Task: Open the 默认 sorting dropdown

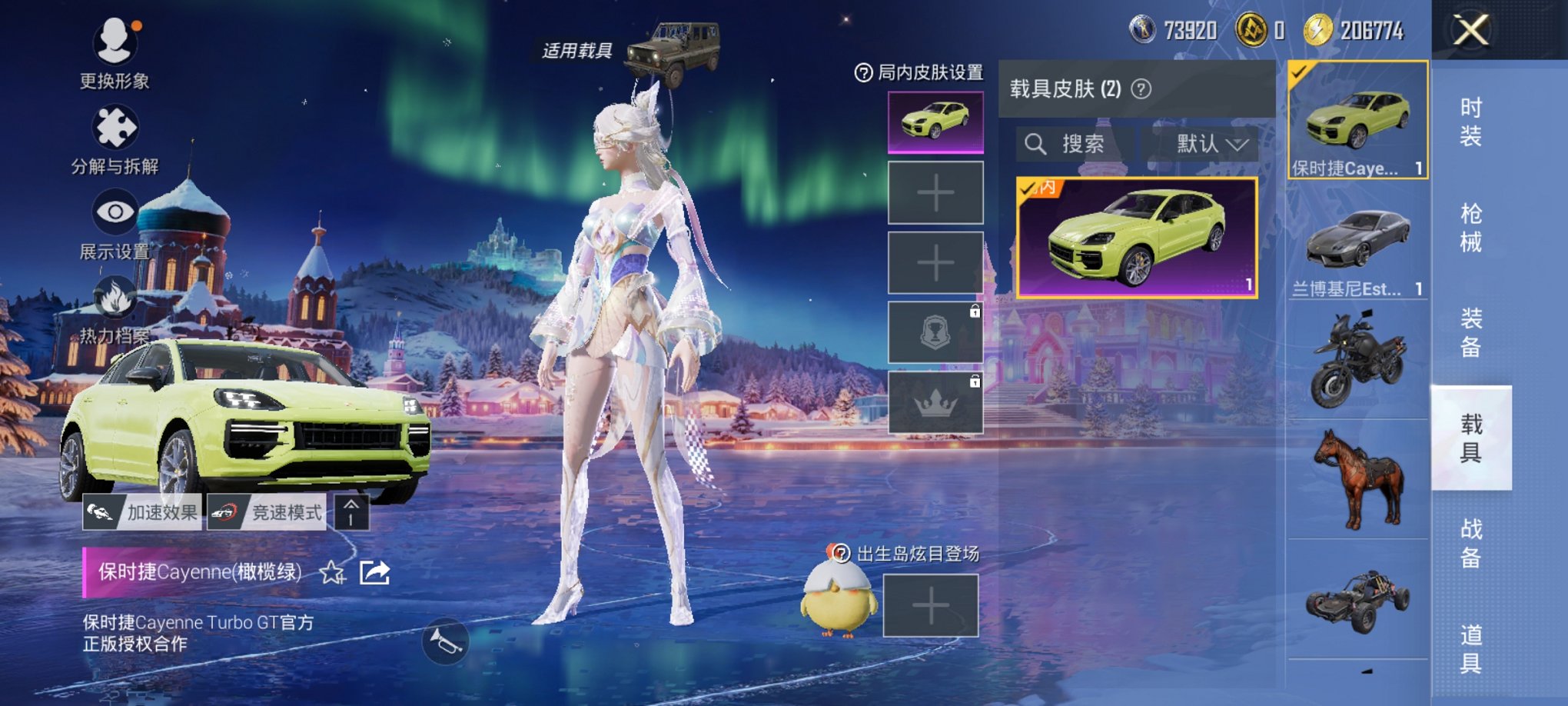Action: [x=1208, y=145]
